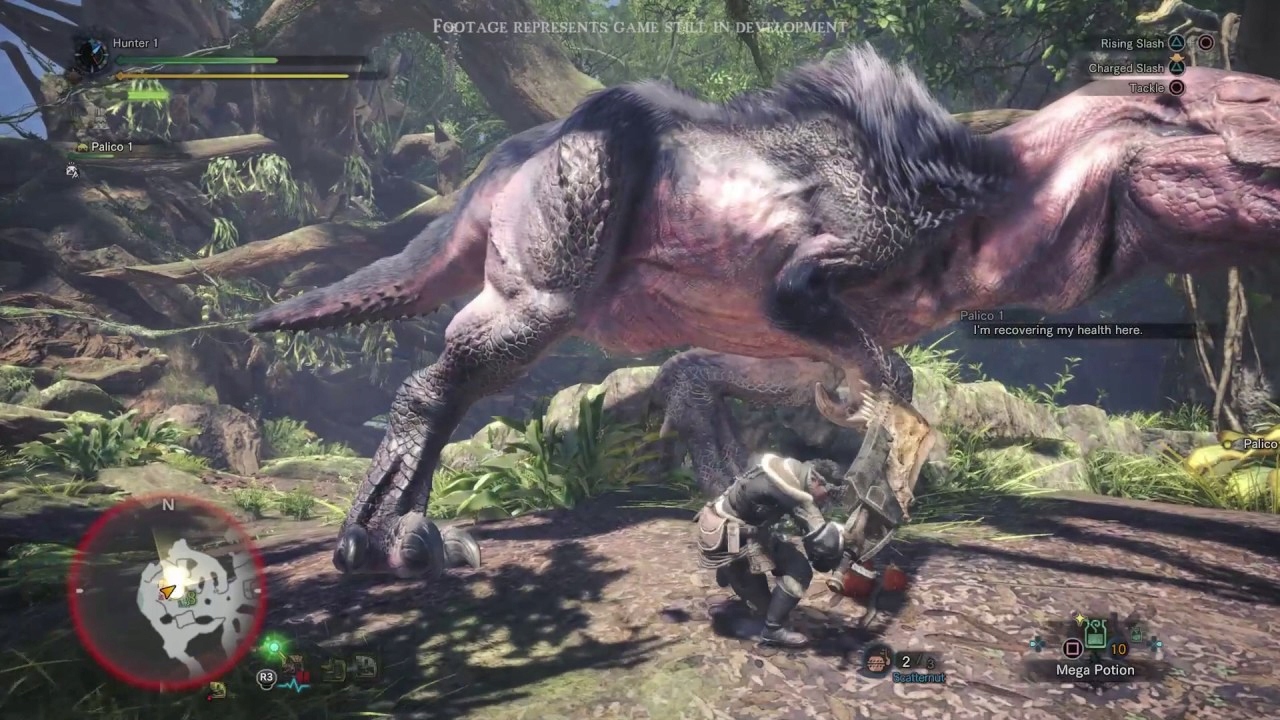Click the quest clock icon beside Hunter 1
1280x720 pixels.
(92, 53)
